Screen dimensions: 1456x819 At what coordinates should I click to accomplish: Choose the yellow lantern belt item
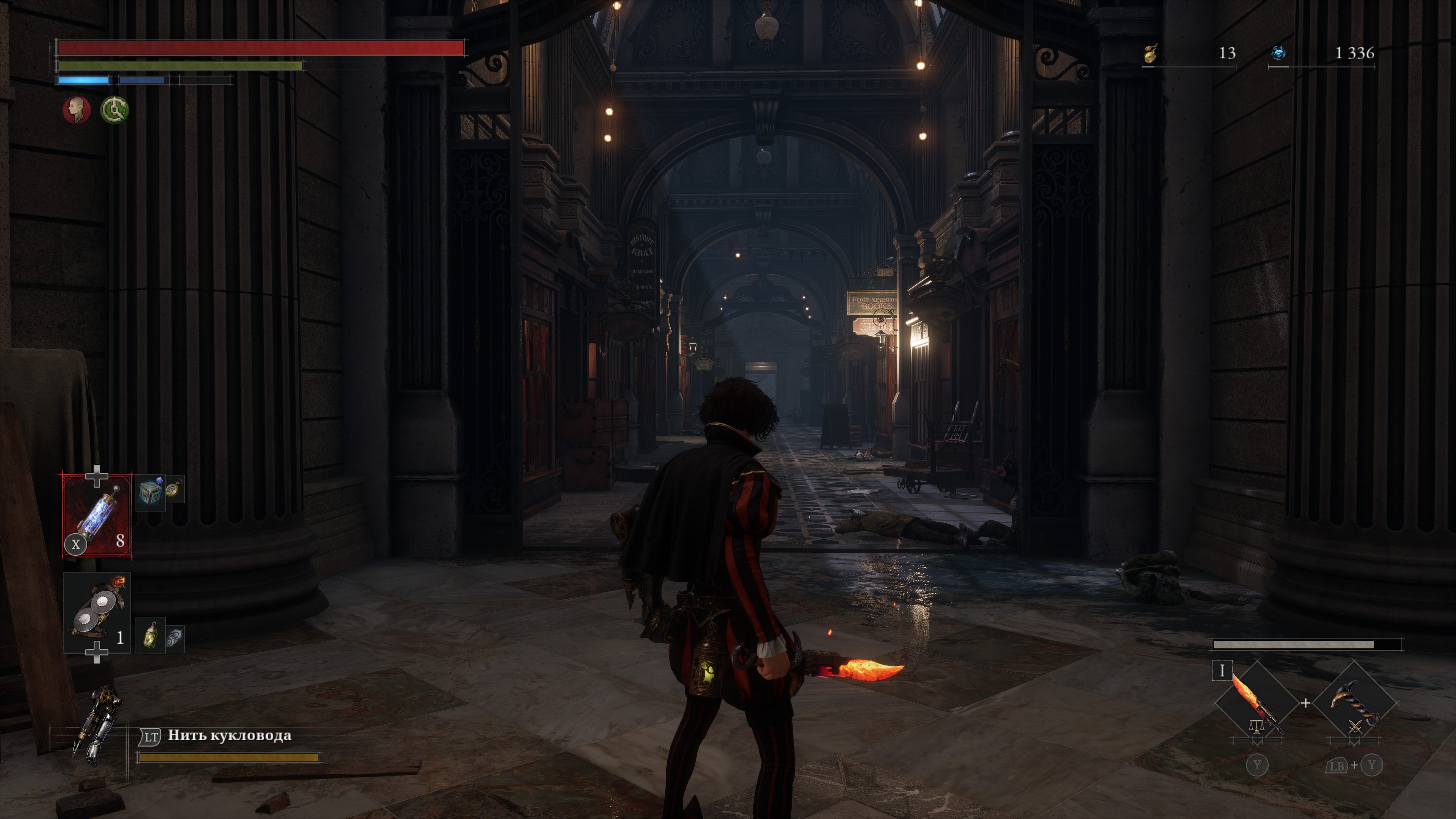click(151, 635)
